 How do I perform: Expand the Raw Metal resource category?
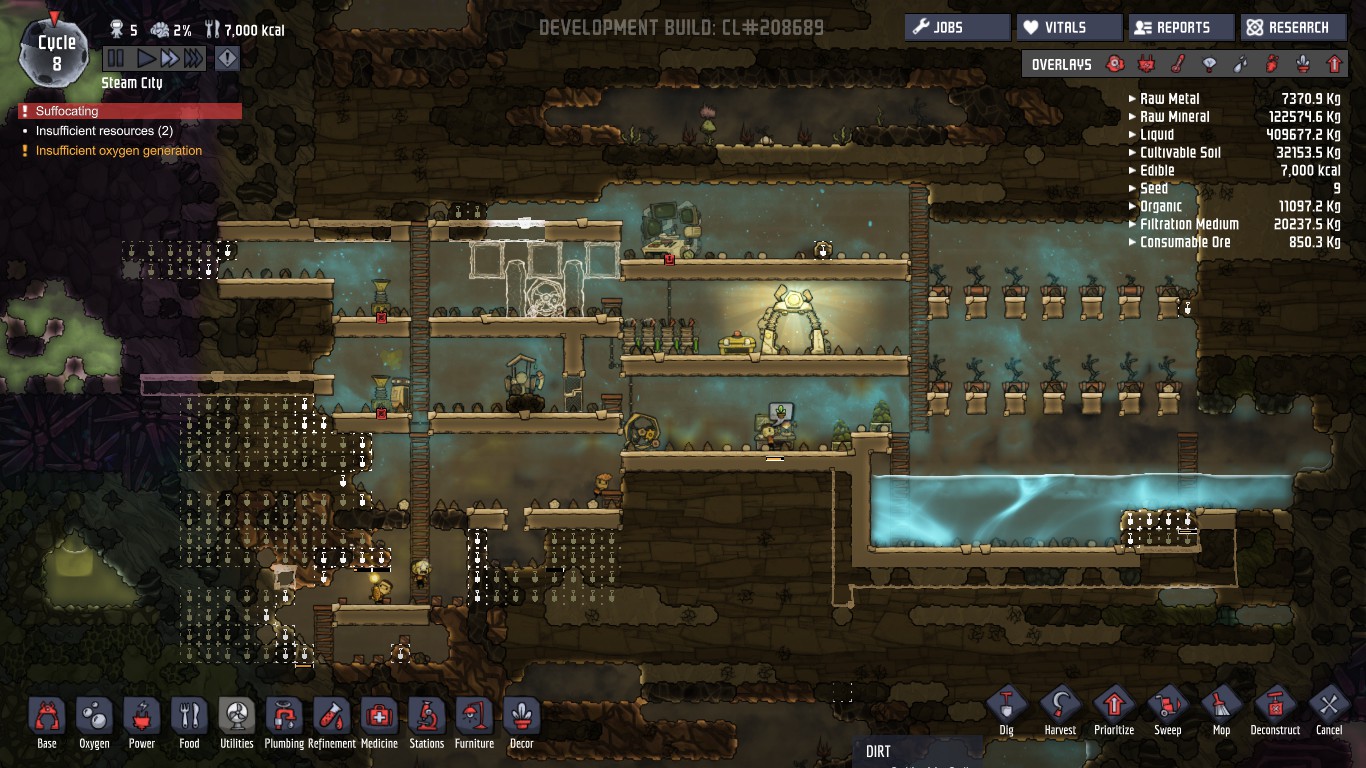coord(1169,99)
